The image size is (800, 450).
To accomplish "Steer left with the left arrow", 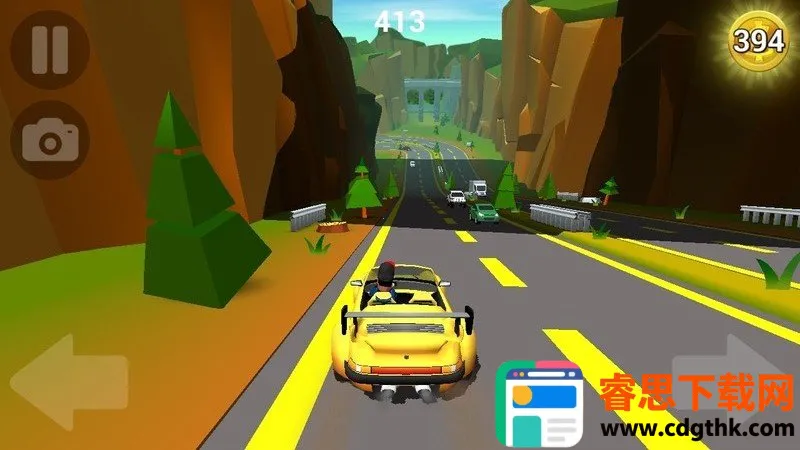I will point(68,382).
